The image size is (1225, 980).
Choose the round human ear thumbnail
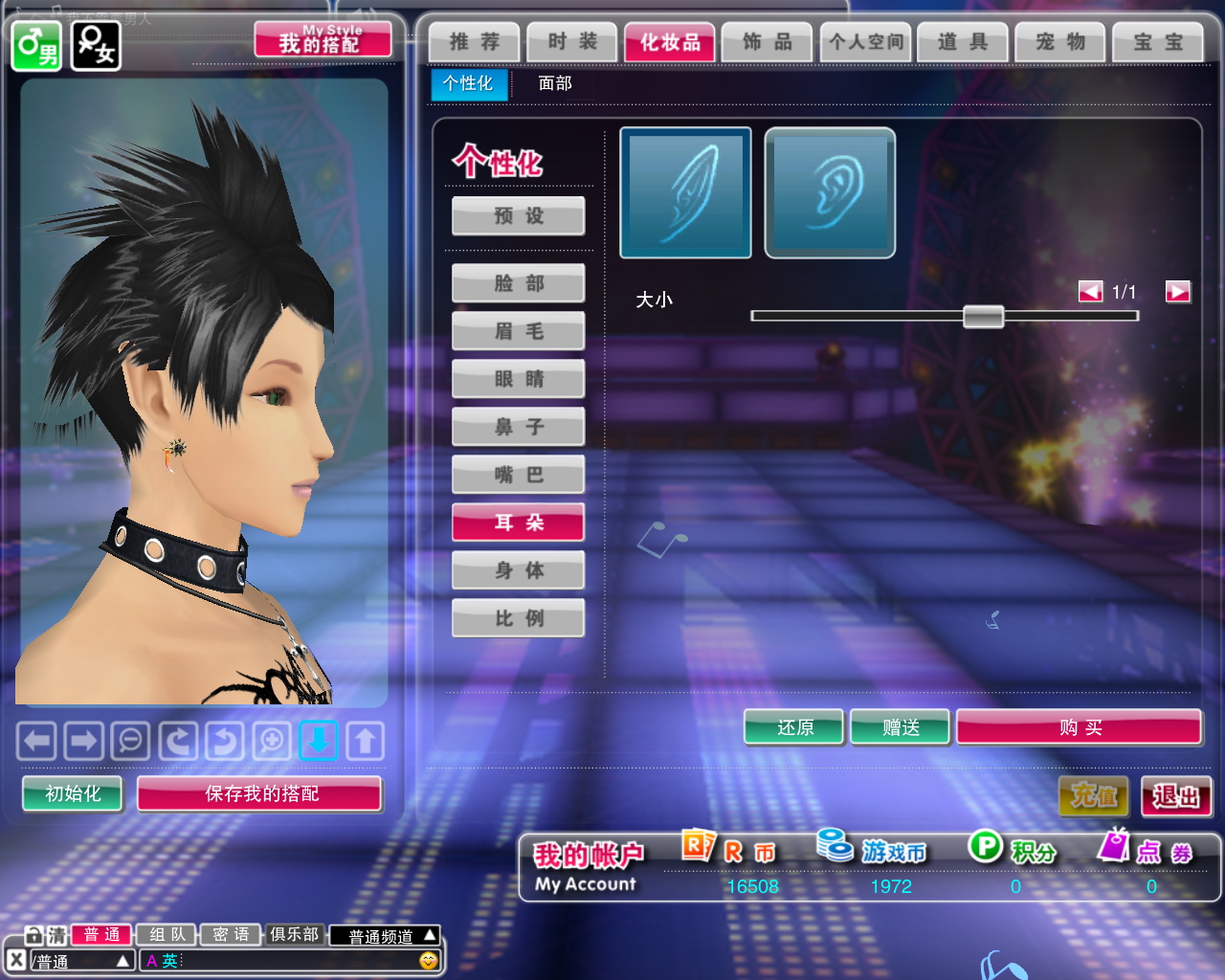click(830, 193)
